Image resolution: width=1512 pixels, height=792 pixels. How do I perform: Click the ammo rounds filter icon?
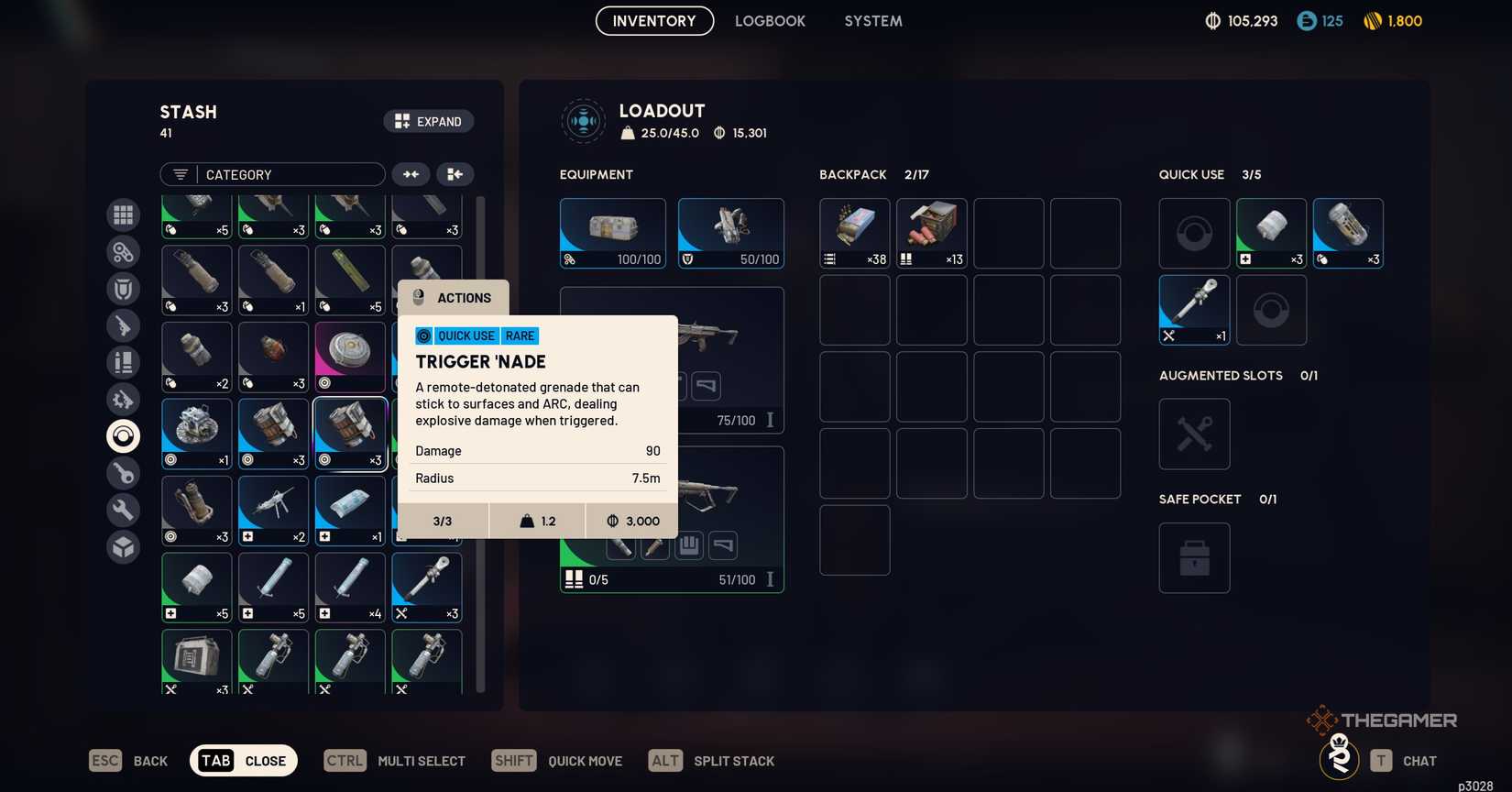(x=123, y=362)
